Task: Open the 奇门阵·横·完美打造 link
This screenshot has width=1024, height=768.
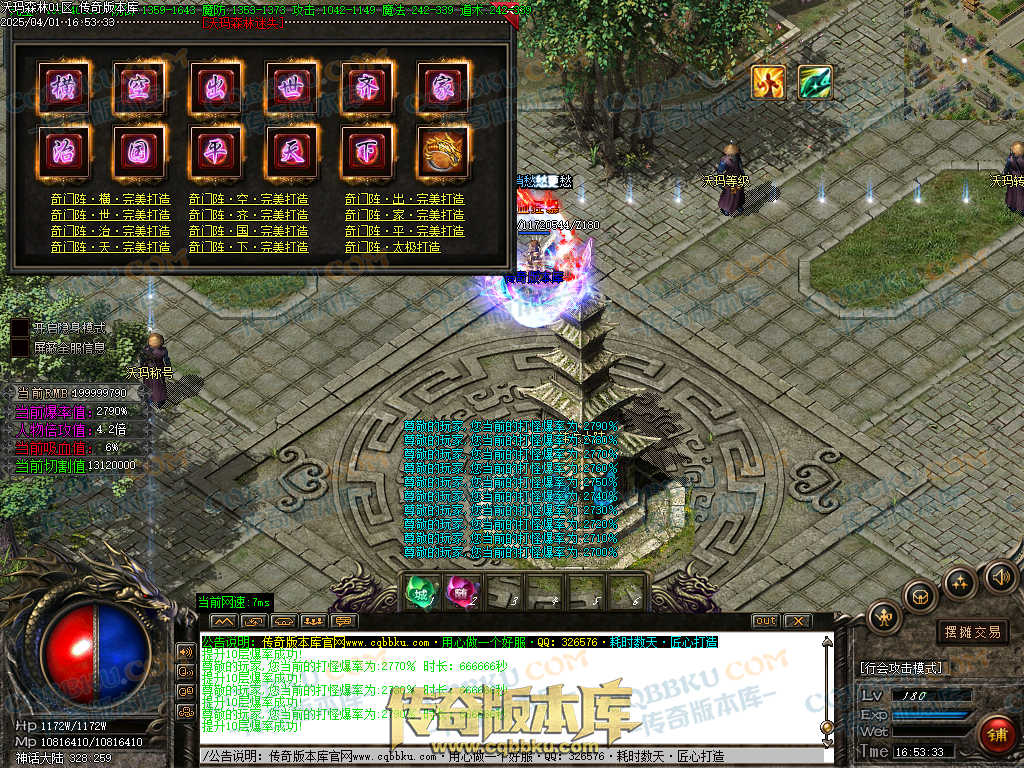Action: click(x=110, y=199)
